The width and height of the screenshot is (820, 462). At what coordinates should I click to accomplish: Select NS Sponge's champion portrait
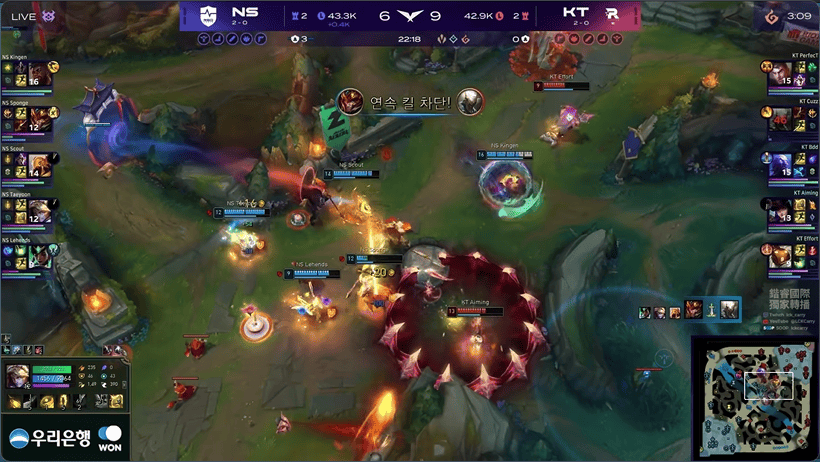(40, 119)
